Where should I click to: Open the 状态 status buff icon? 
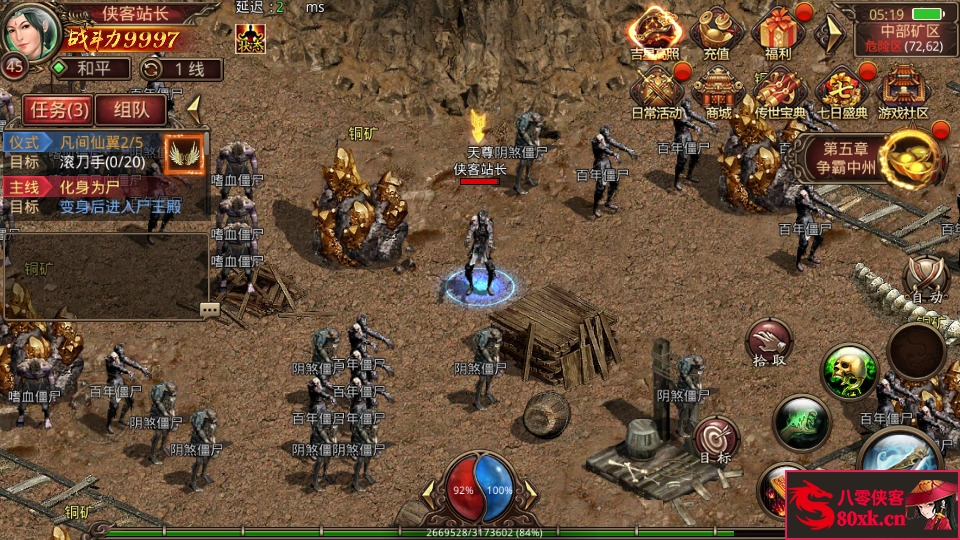[x=250, y=38]
